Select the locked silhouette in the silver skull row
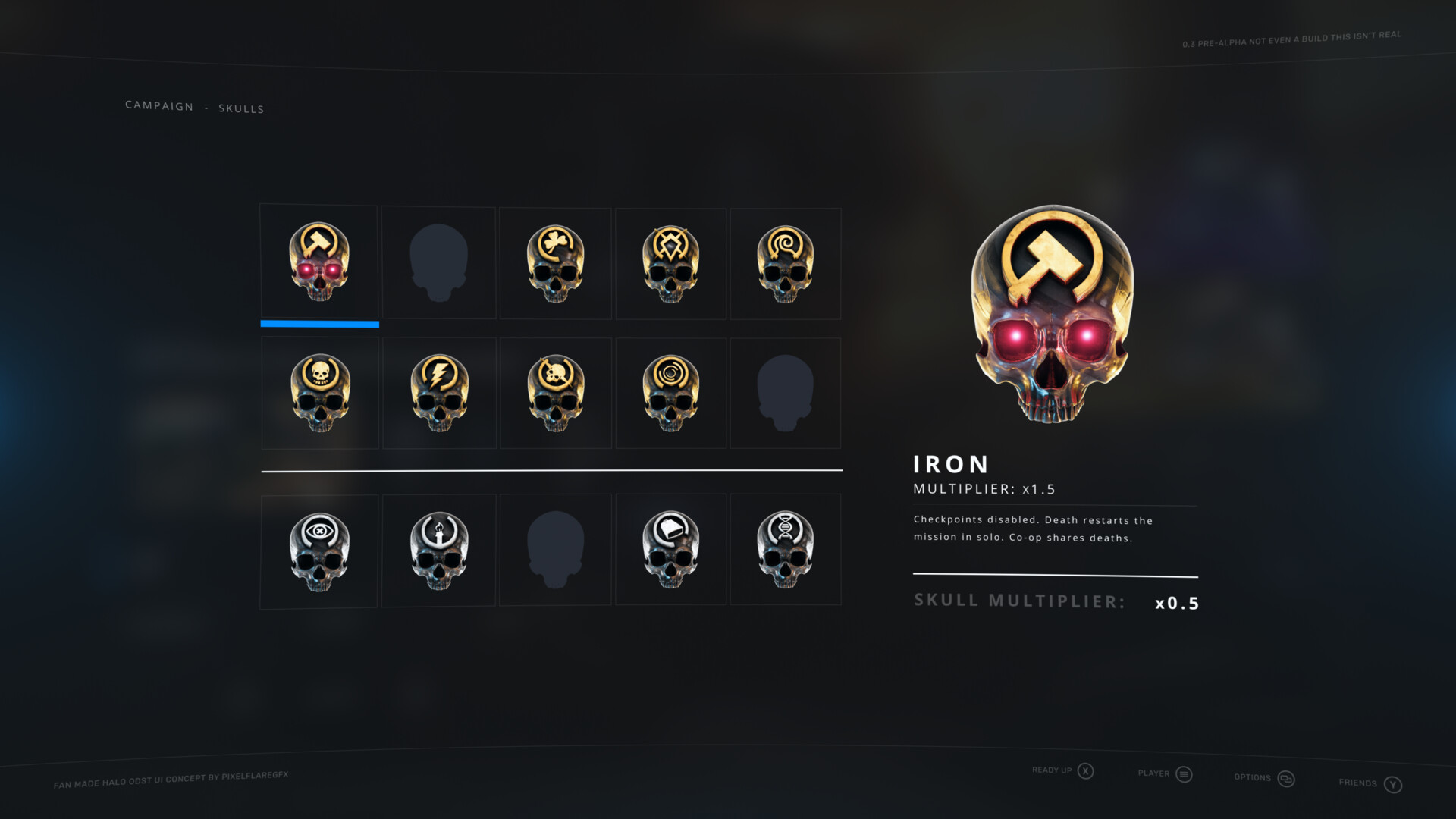Viewport: 1456px width, 819px height. (555, 550)
